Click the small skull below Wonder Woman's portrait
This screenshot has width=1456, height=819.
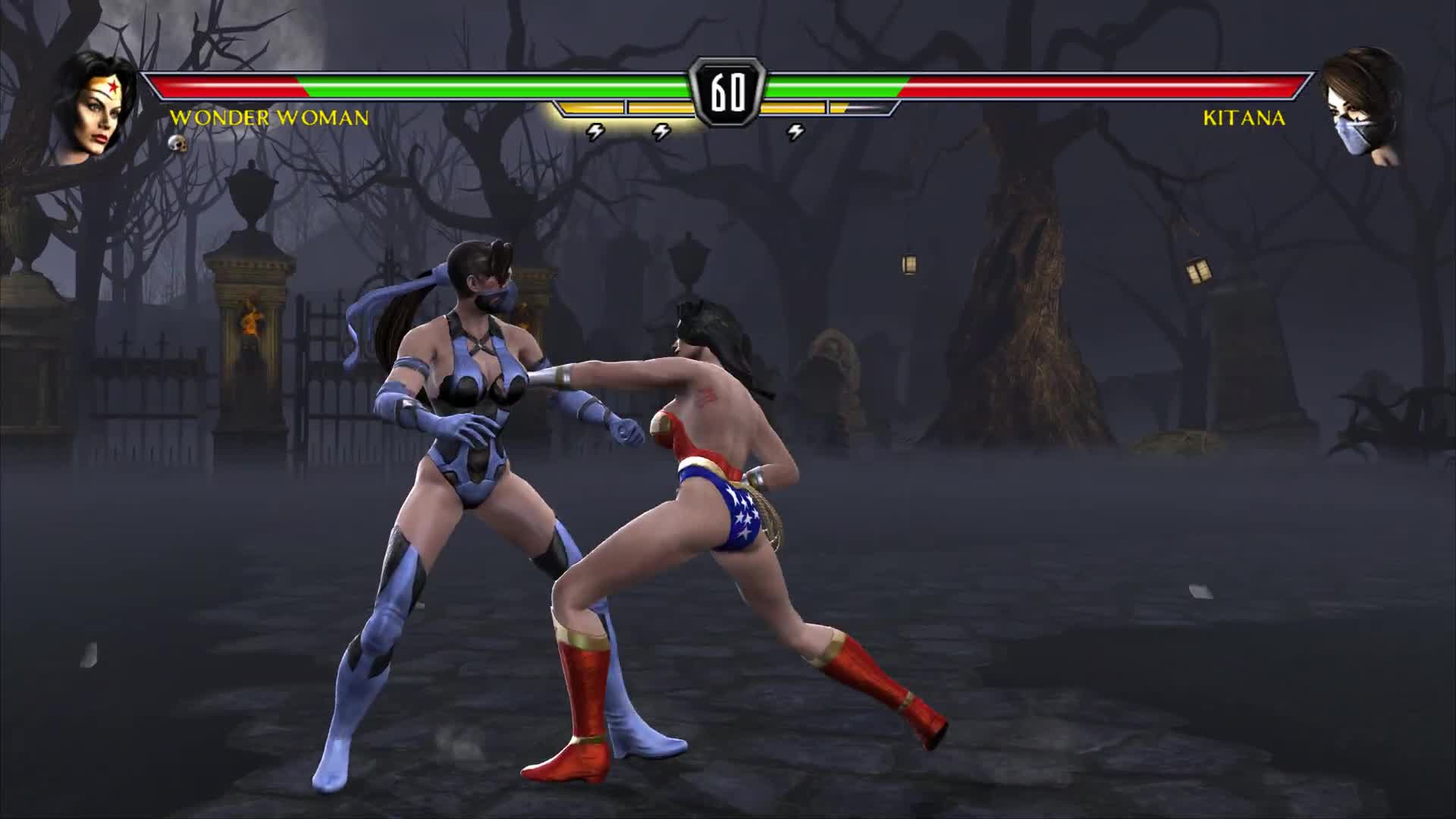tap(176, 143)
